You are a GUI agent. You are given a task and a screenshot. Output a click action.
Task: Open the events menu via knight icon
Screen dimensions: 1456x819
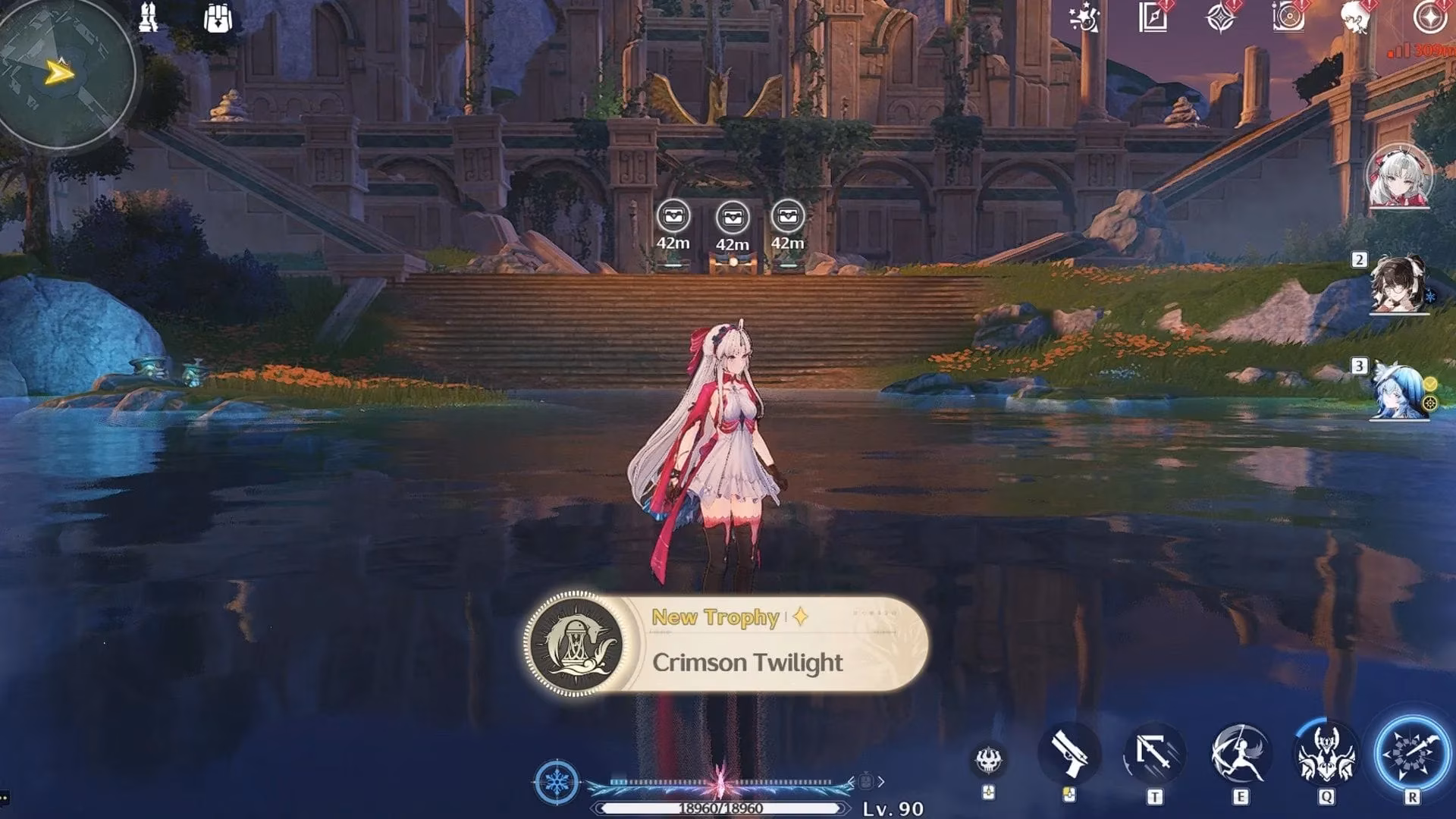pyautogui.click(x=149, y=19)
